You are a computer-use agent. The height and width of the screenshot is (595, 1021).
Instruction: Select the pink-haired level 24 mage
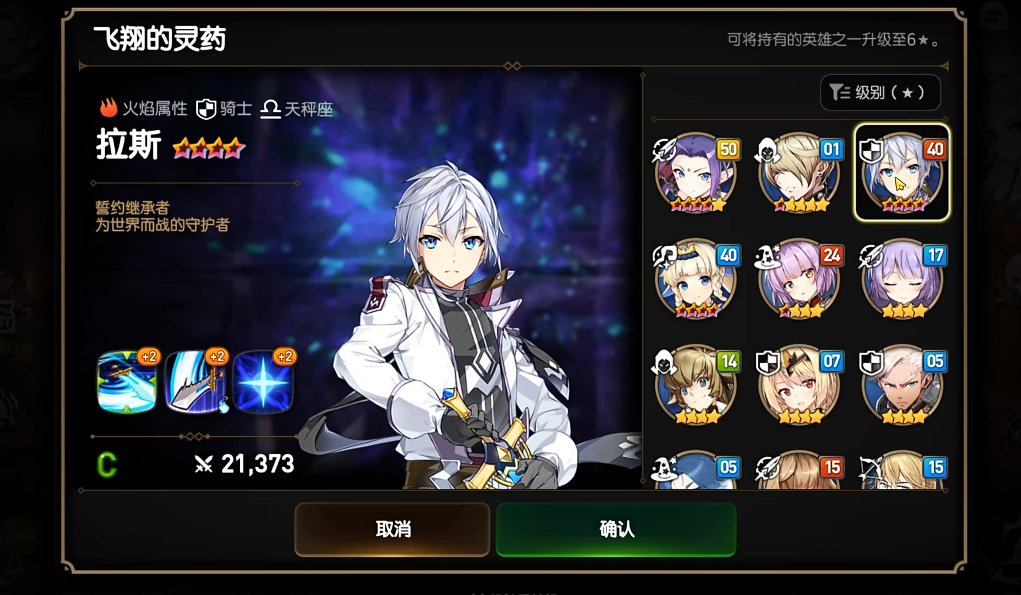799,279
